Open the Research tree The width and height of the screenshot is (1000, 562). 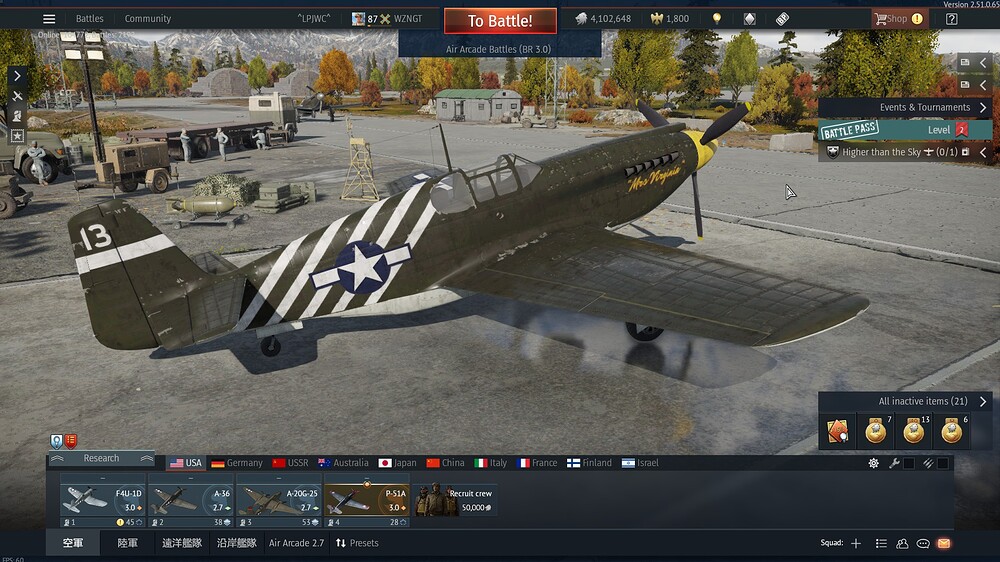(101, 458)
